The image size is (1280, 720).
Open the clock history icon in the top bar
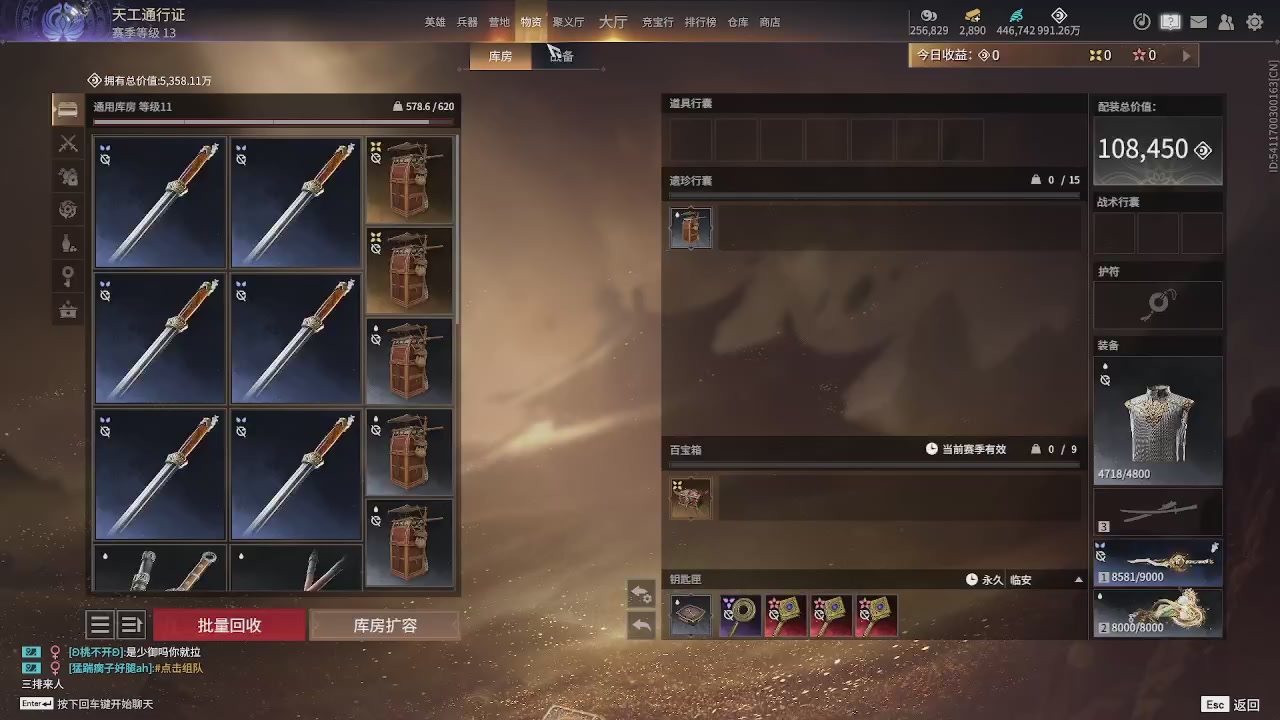(1141, 21)
